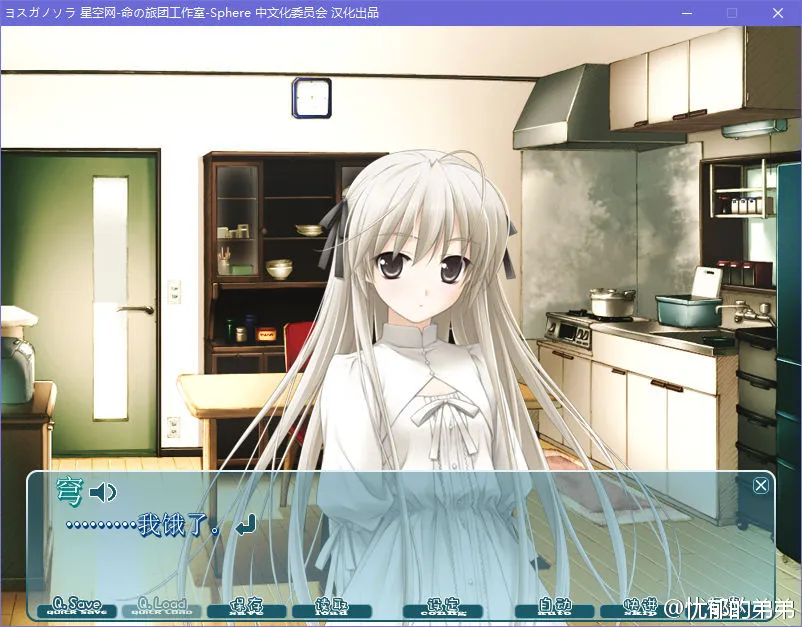Hide the dialogue box with the X button
Viewport: 802px width, 627px height.
761,486
